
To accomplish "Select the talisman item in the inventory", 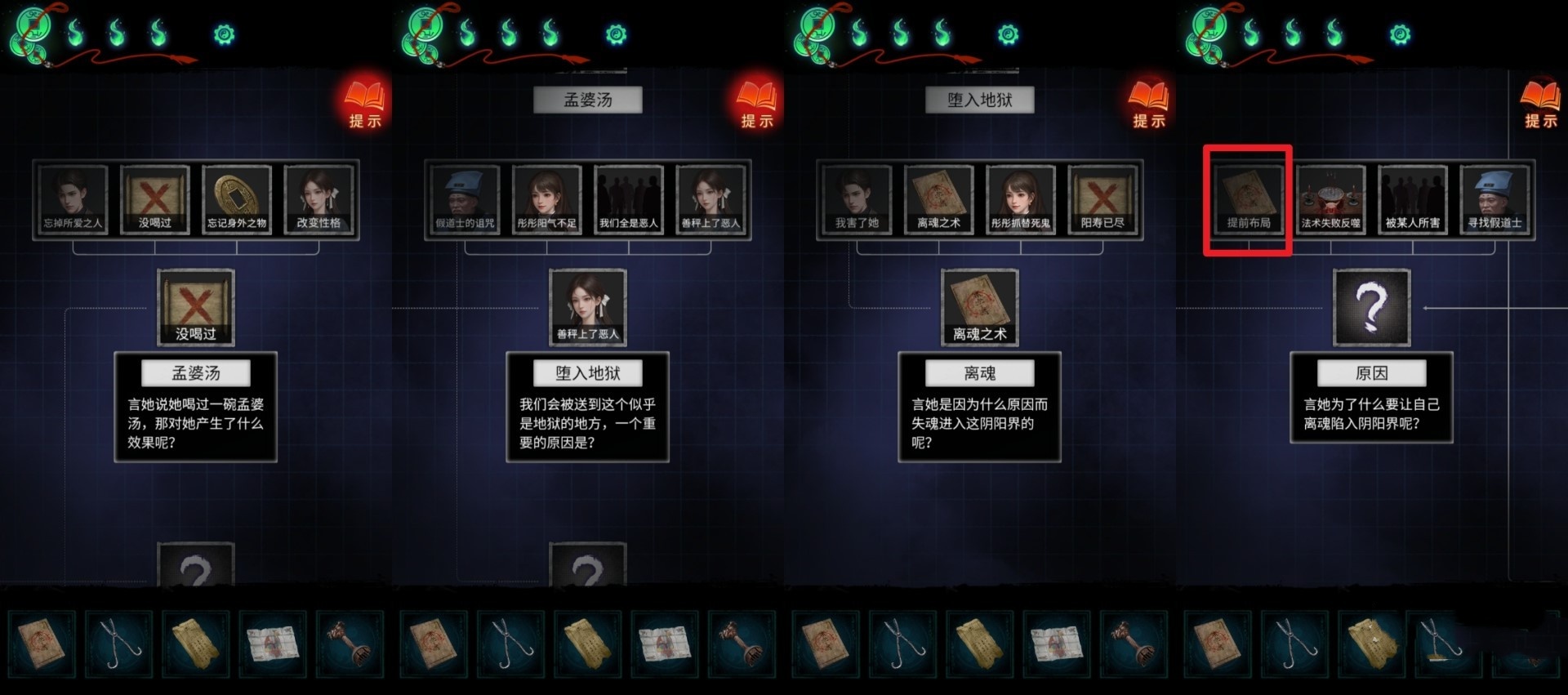I will tap(42, 644).
